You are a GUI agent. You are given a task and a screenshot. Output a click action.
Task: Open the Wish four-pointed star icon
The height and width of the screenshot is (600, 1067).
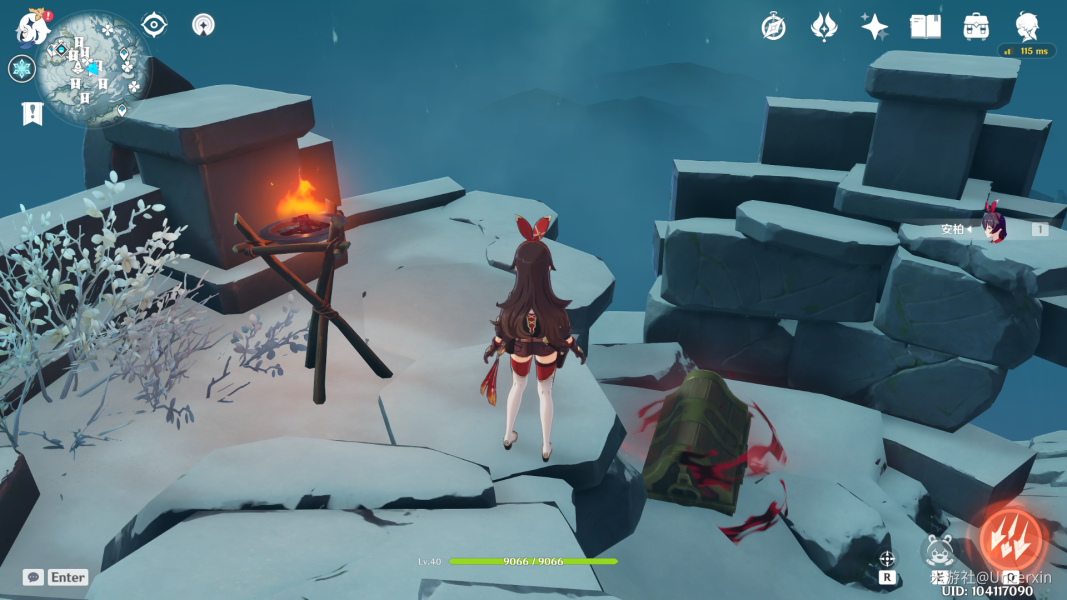coord(875,27)
